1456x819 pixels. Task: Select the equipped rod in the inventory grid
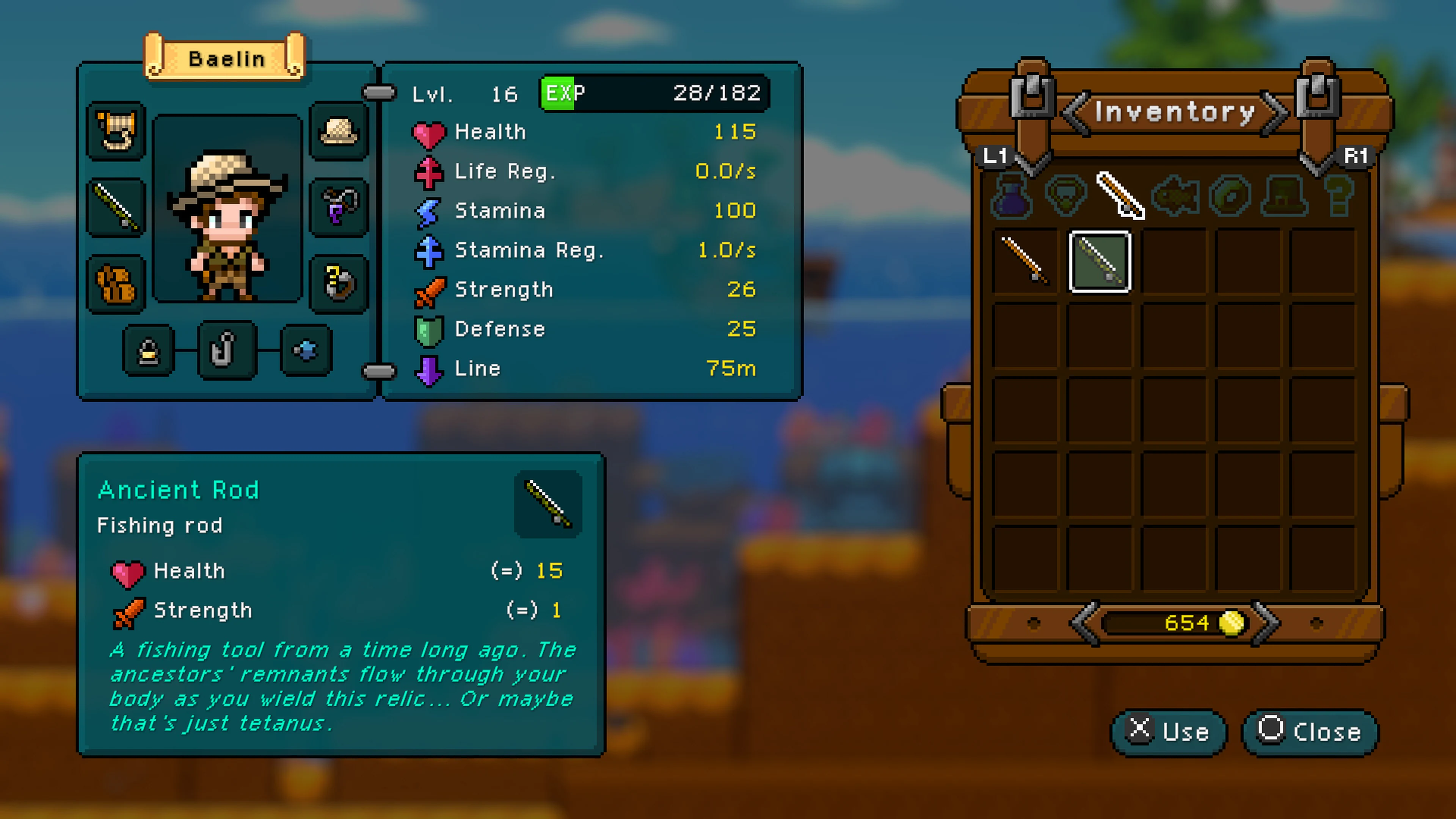pos(1099,261)
